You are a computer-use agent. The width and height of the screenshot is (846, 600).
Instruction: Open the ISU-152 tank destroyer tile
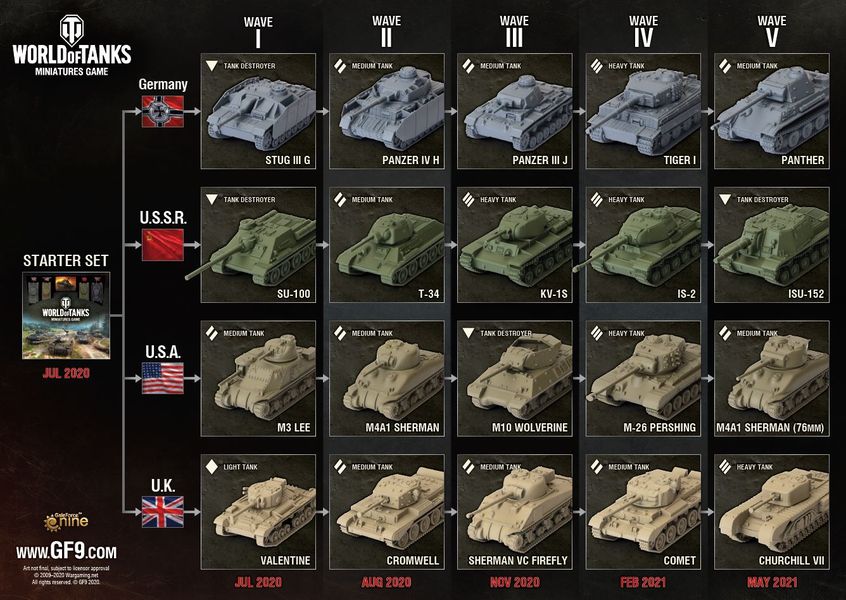tap(771, 245)
